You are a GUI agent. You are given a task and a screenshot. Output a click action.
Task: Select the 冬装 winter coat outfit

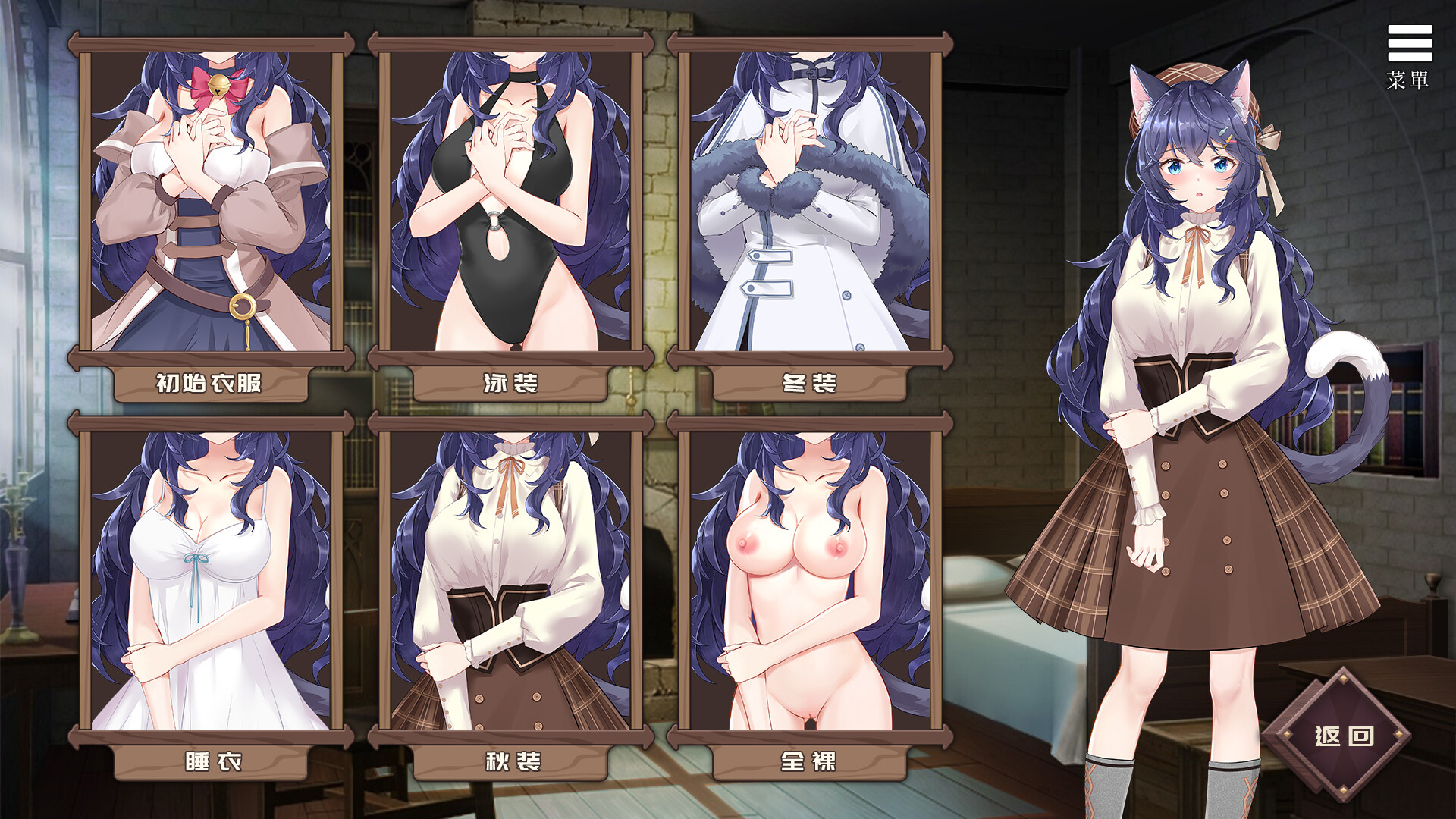coord(808,205)
